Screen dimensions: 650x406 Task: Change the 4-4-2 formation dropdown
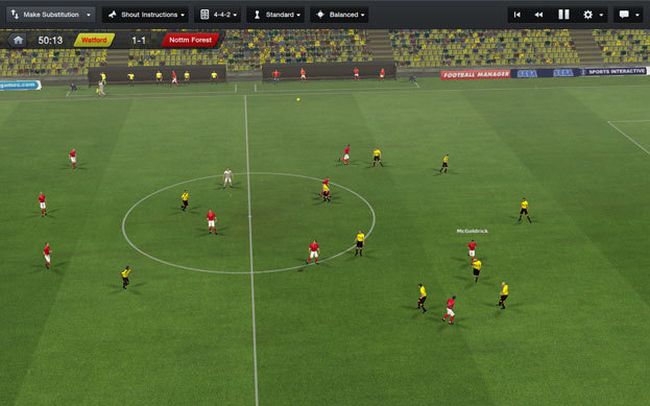click(x=219, y=15)
